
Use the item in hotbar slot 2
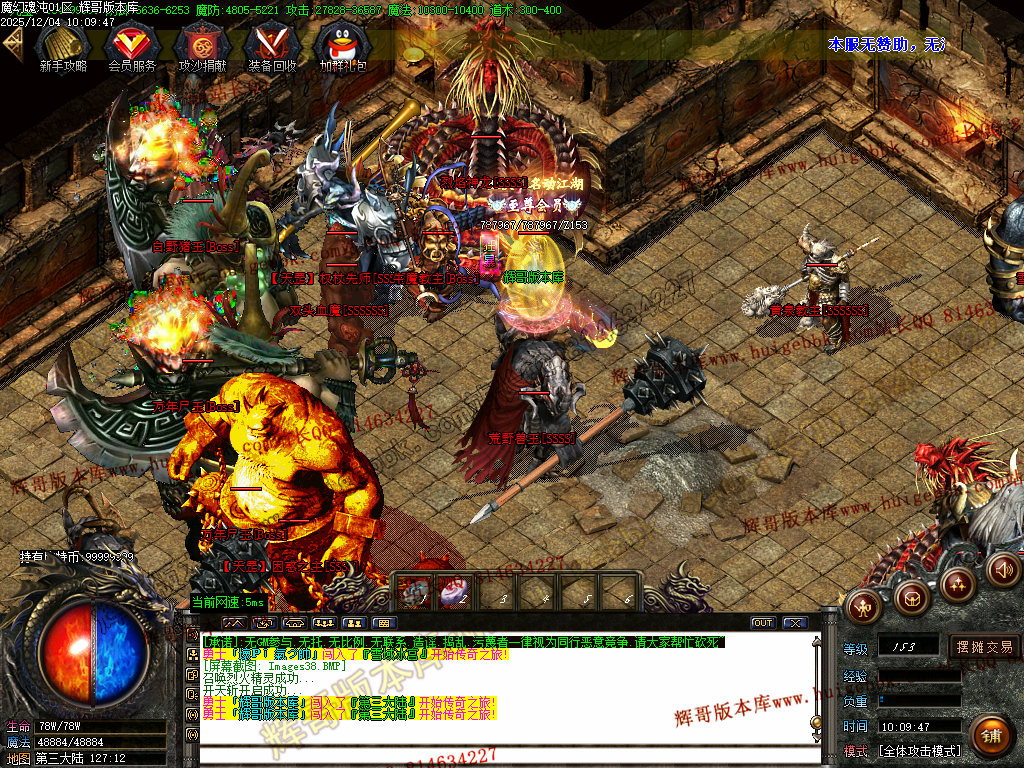(452, 593)
